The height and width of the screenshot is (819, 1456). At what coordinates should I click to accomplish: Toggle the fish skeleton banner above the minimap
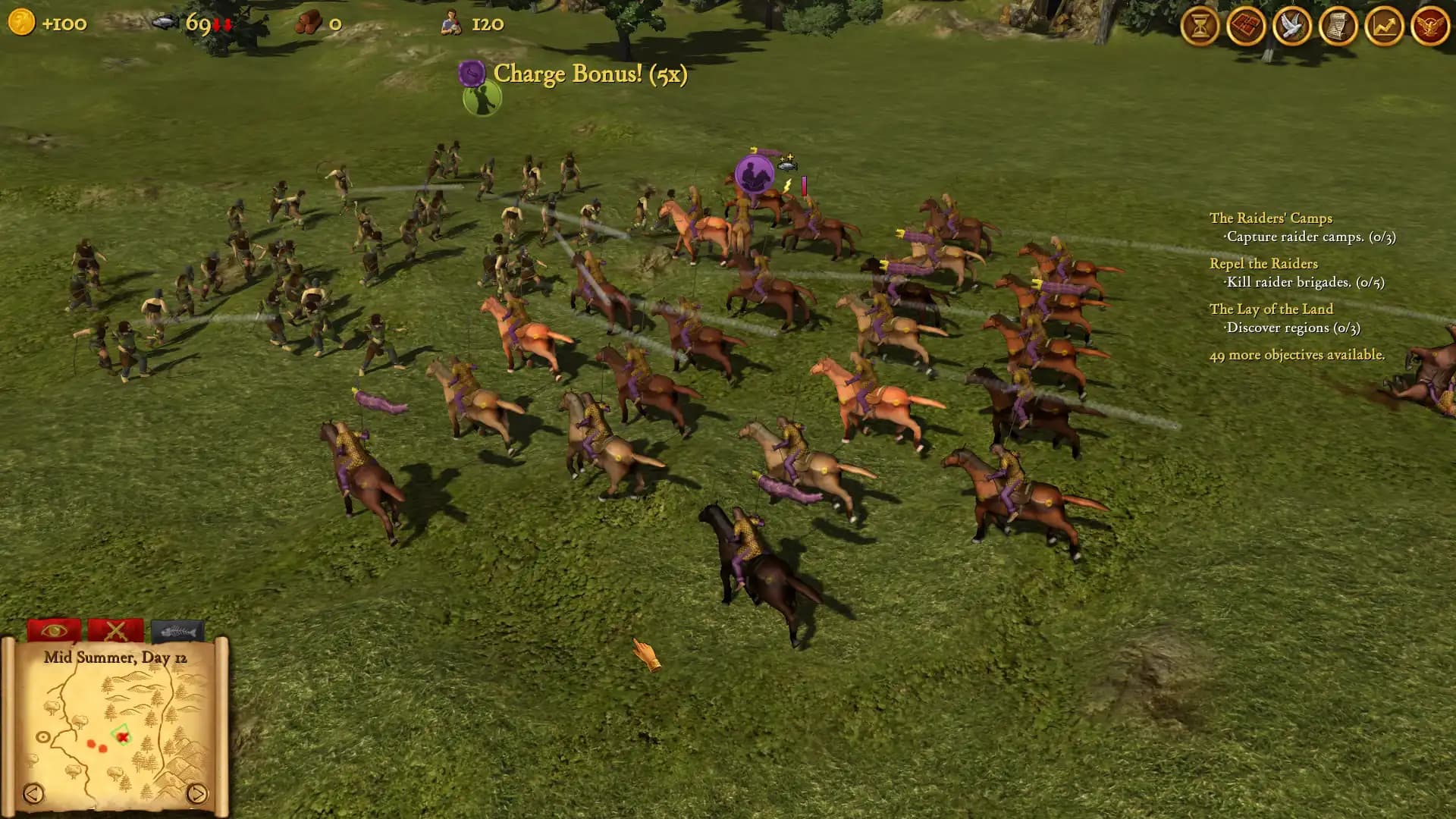(x=179, y=630)
